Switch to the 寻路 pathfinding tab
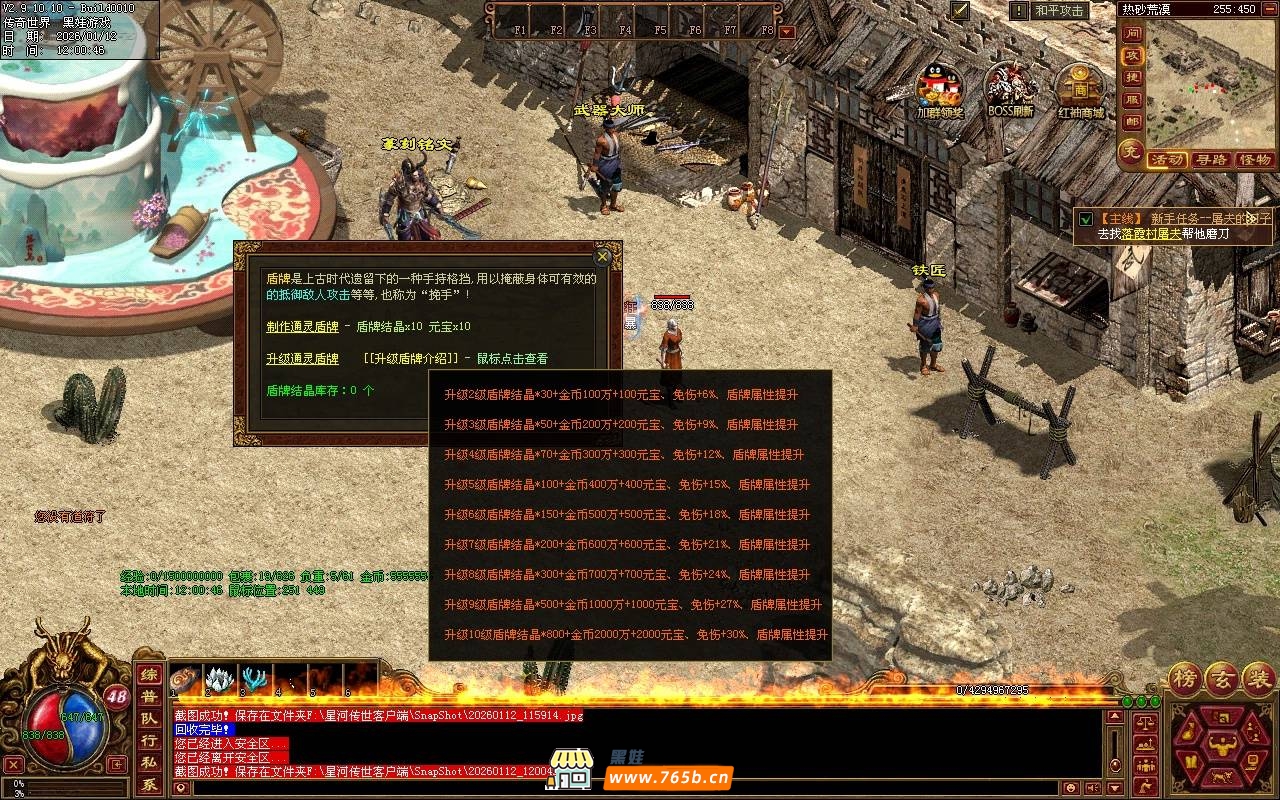The width and height of the screenshot is (1280, 800). coord(1211,160)
